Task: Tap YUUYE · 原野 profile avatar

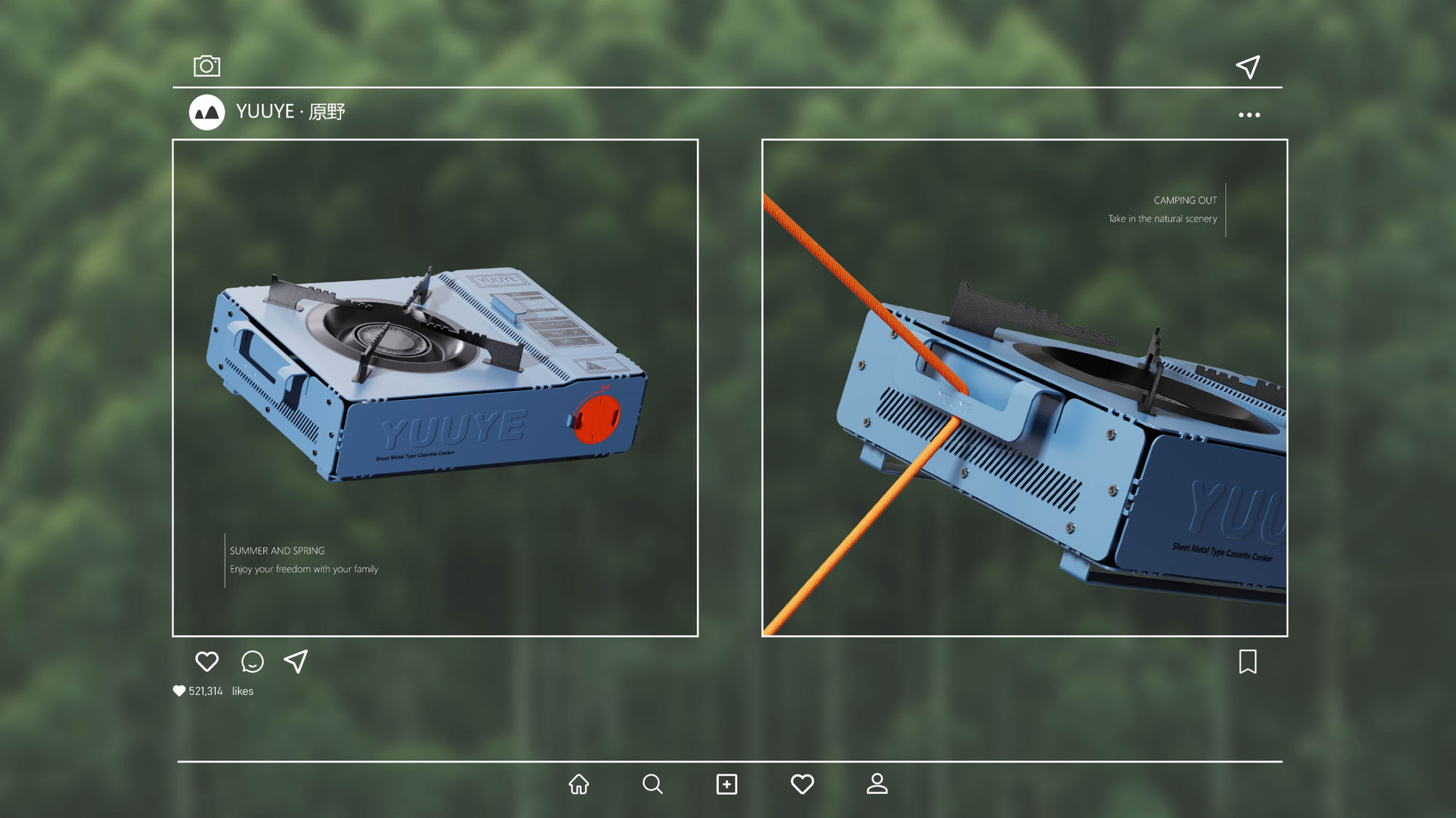Action: tap(206, 112)
